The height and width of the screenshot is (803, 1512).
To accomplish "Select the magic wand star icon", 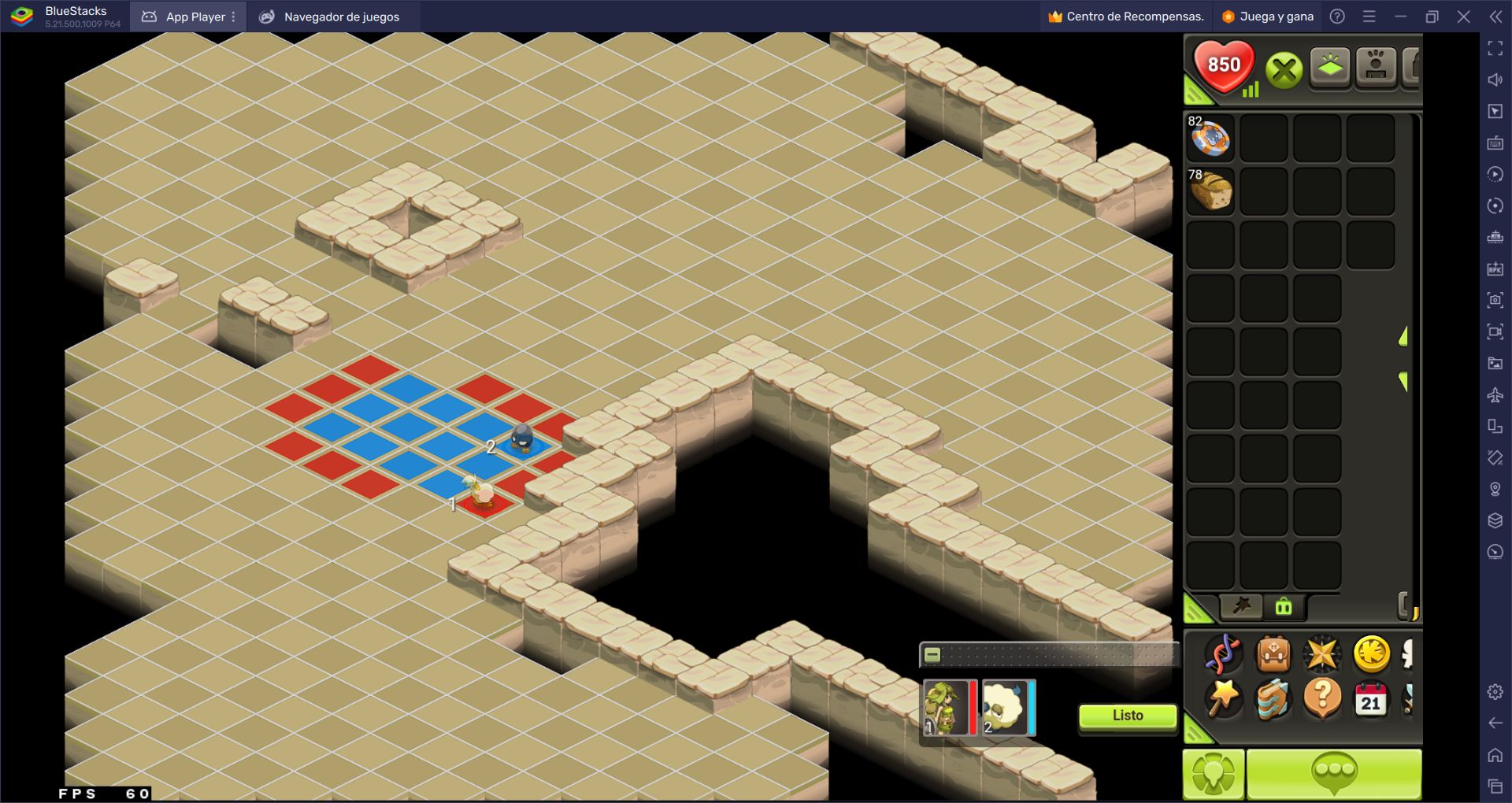I will 1223,701.
